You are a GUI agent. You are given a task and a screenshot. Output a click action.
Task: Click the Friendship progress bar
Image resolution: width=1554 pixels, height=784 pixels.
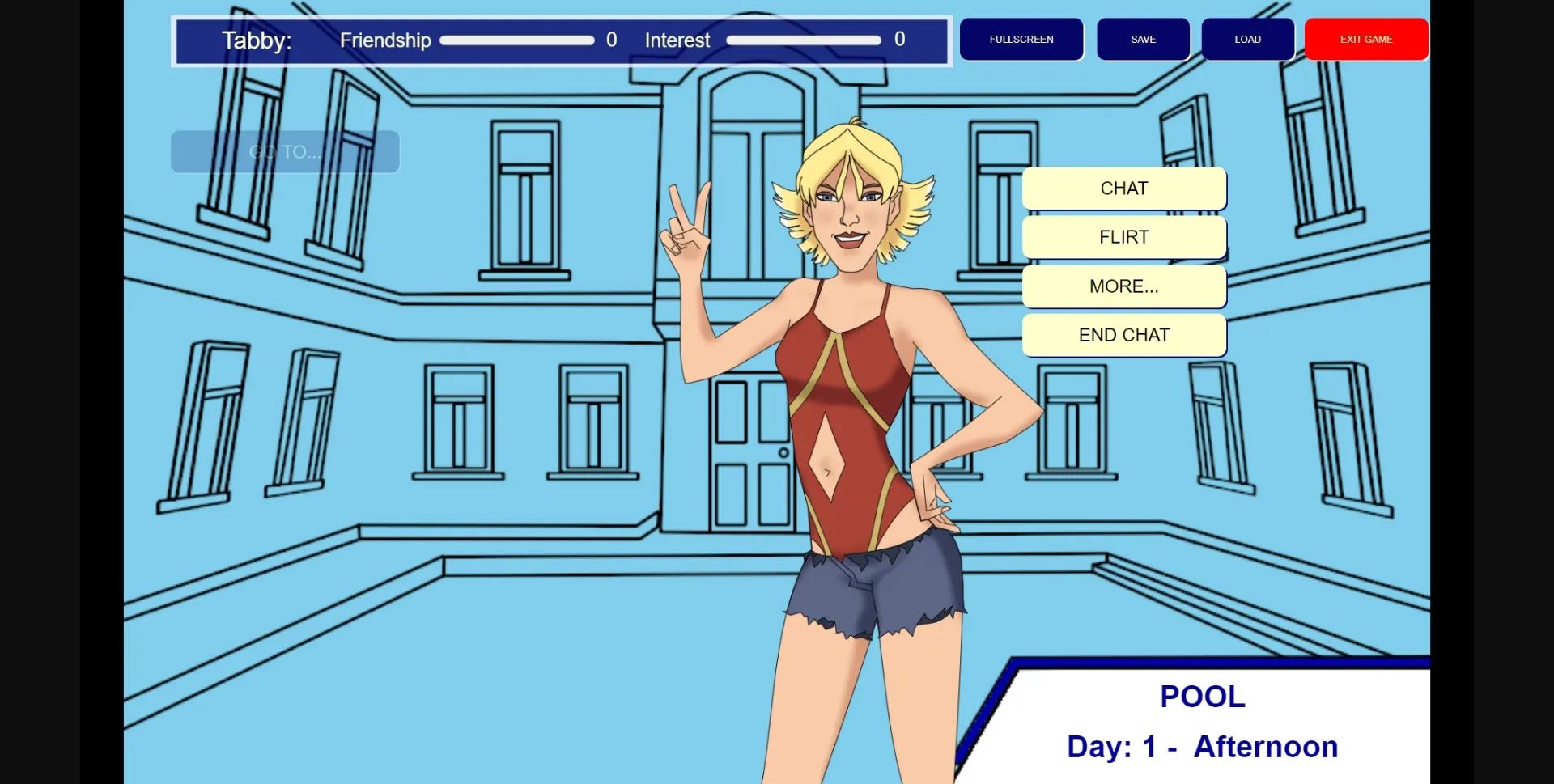coord(516,40)
